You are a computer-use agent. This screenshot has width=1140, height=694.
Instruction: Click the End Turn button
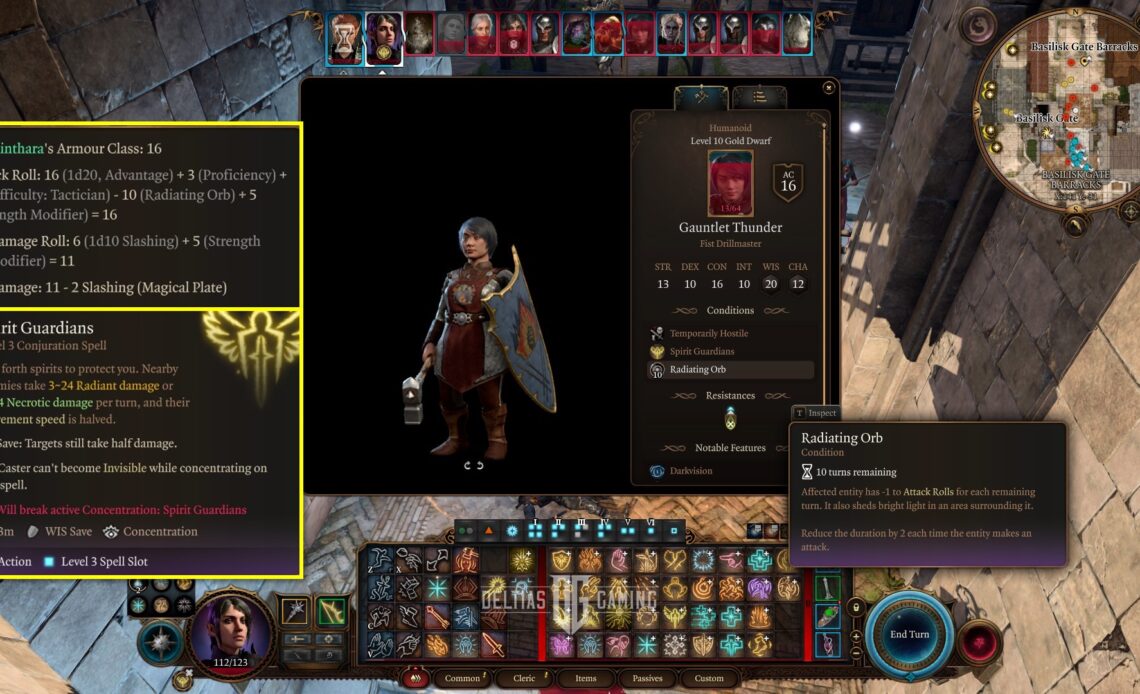(x=909, y=634)
